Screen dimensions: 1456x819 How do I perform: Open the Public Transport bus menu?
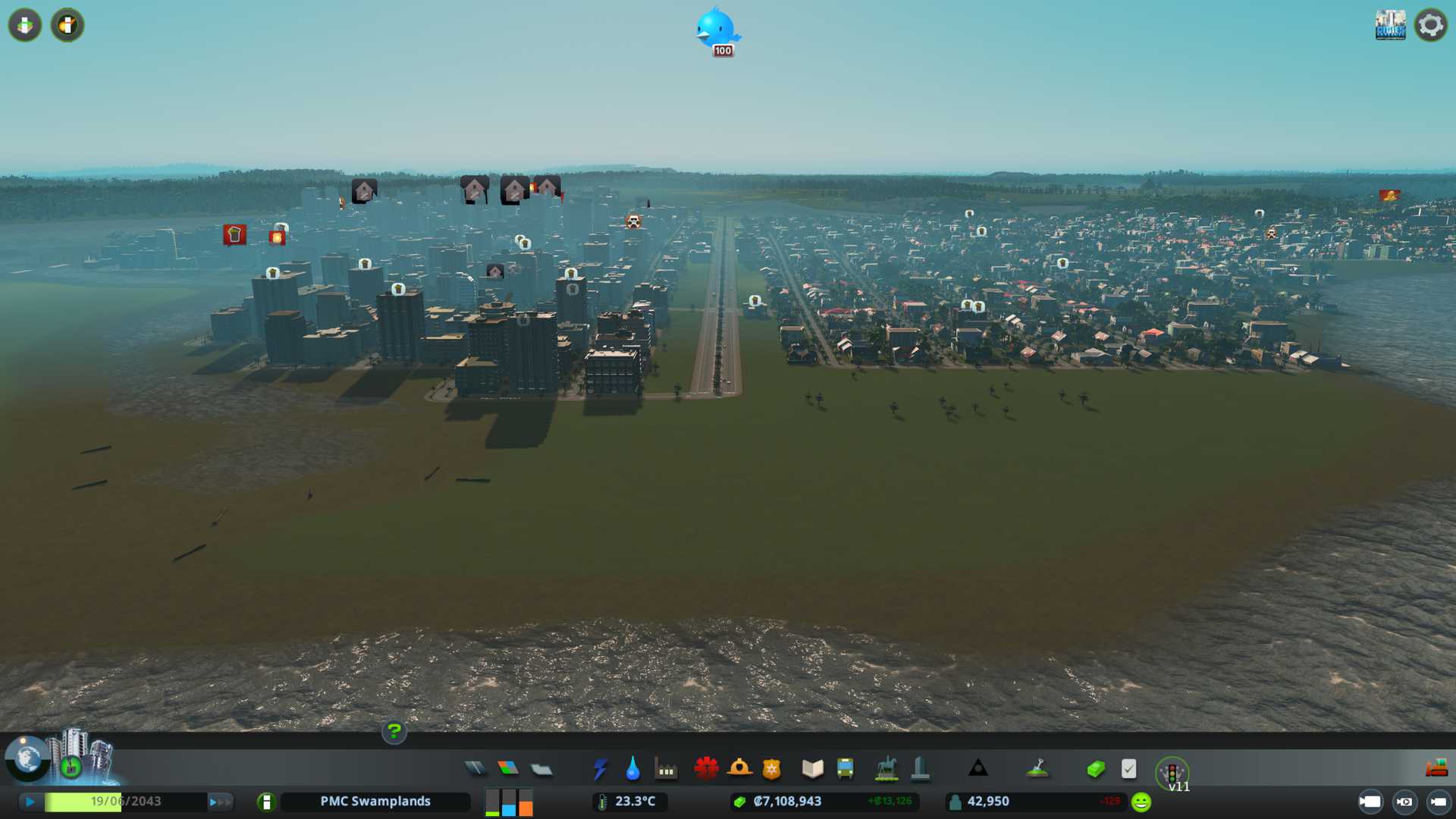(846, 769)
